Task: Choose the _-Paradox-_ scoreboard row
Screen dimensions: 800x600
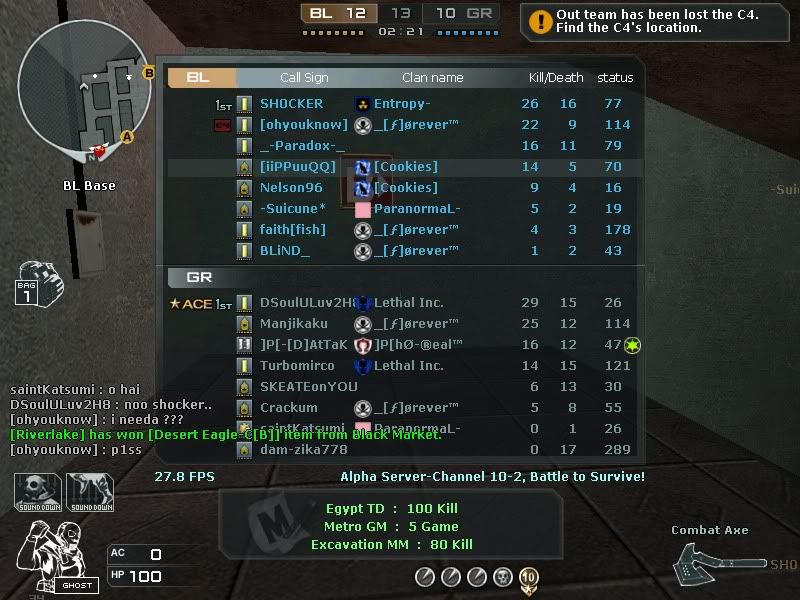Action: (x=400, y=146)
